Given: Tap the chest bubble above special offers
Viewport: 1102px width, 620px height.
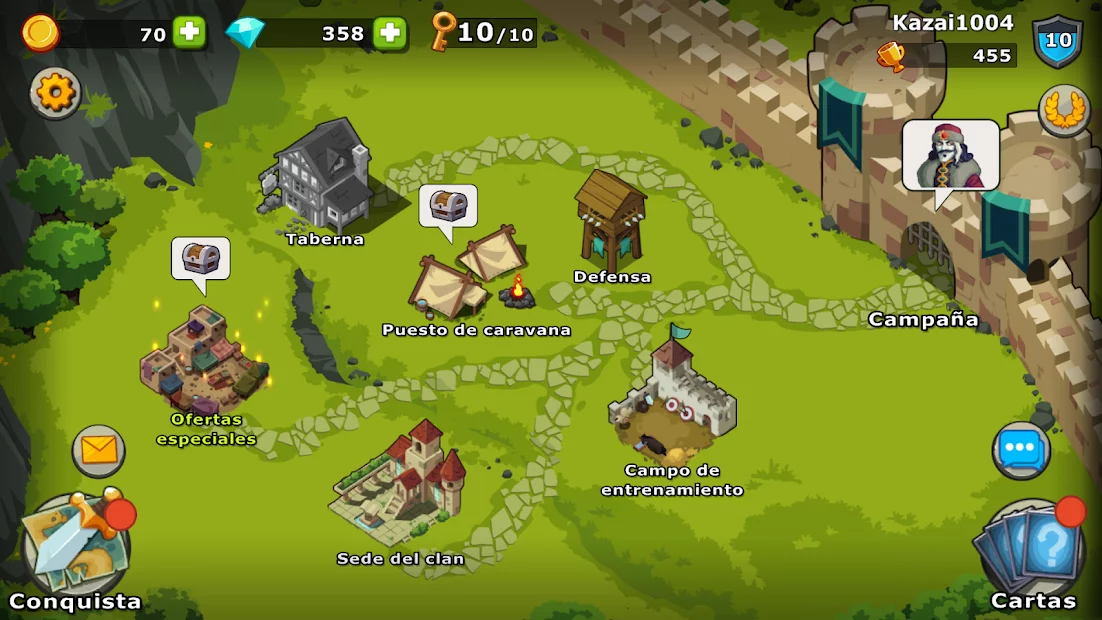Looking at the screenshot, I should point(200,259).
